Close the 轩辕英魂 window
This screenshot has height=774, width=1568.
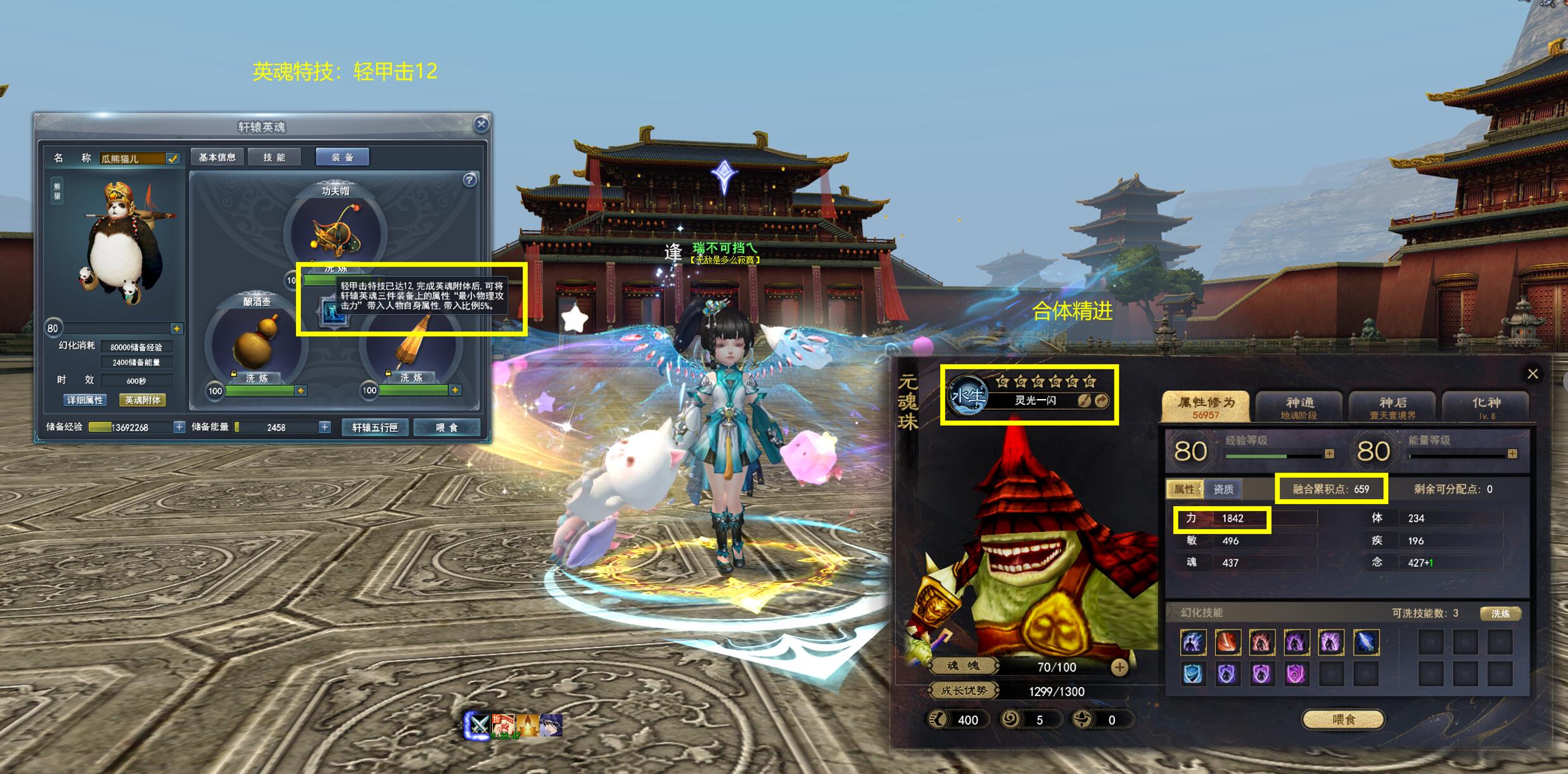click(x=481, y=124)
